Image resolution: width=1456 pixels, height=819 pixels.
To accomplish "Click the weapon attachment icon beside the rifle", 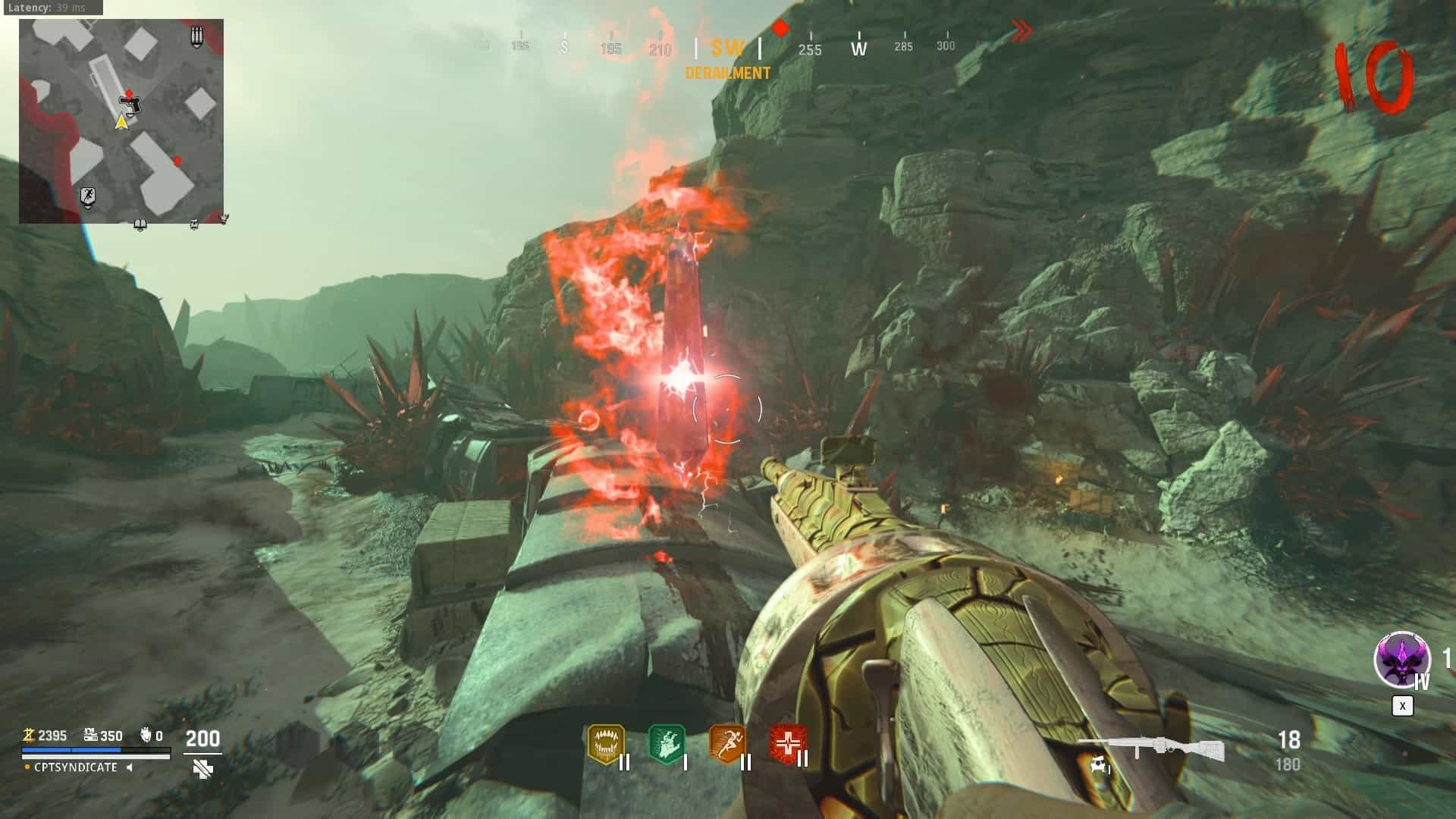I will [1099, 766].
